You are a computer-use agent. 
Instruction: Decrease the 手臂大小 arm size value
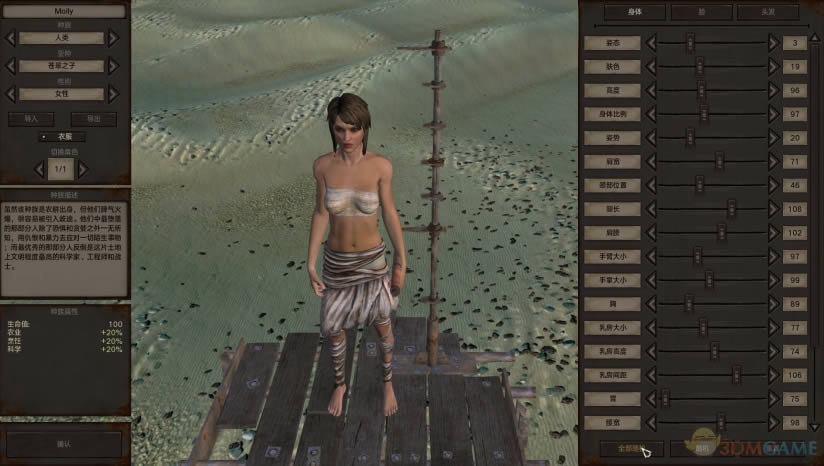click(x=651, y=256)
